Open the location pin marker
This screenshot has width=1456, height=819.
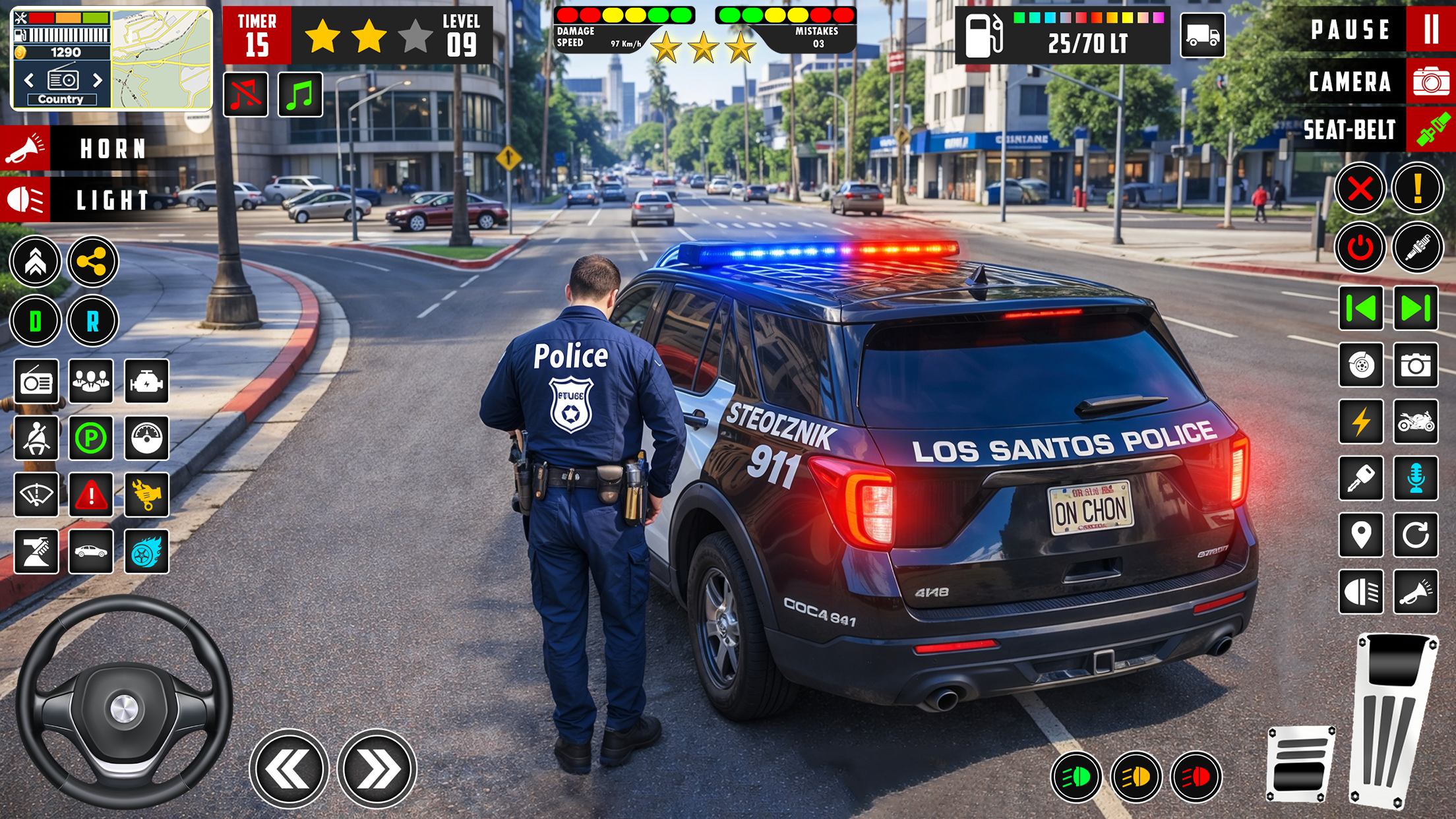(x=1361, y=535)
